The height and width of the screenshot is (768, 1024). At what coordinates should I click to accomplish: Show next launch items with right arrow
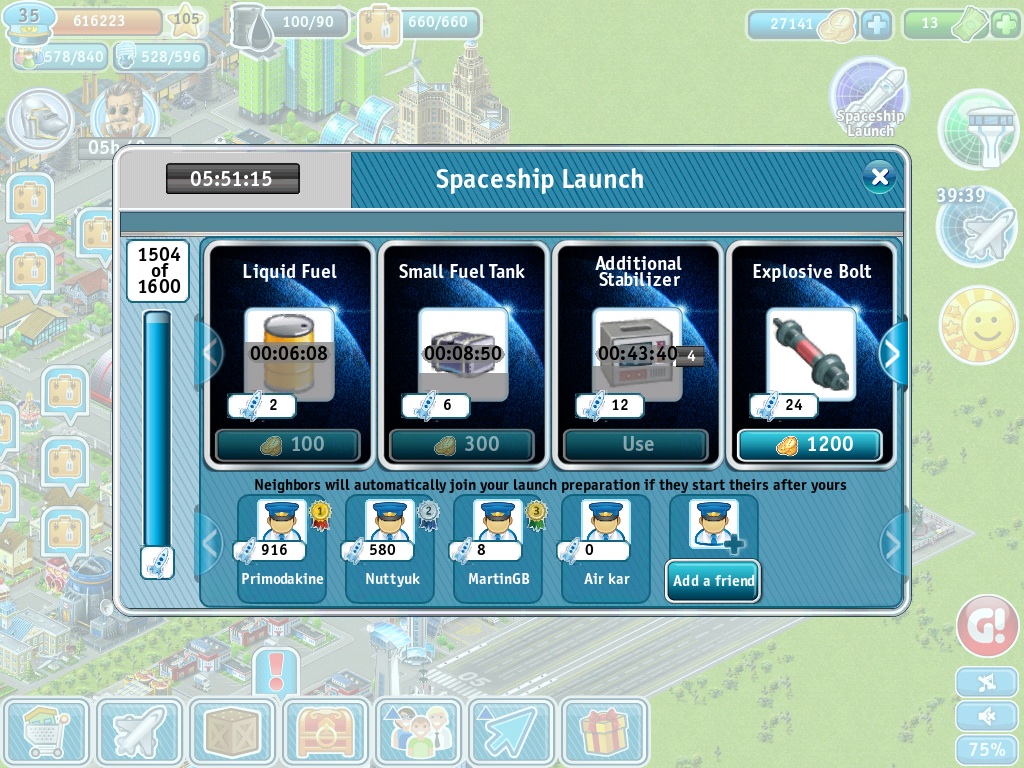(892, 353)
